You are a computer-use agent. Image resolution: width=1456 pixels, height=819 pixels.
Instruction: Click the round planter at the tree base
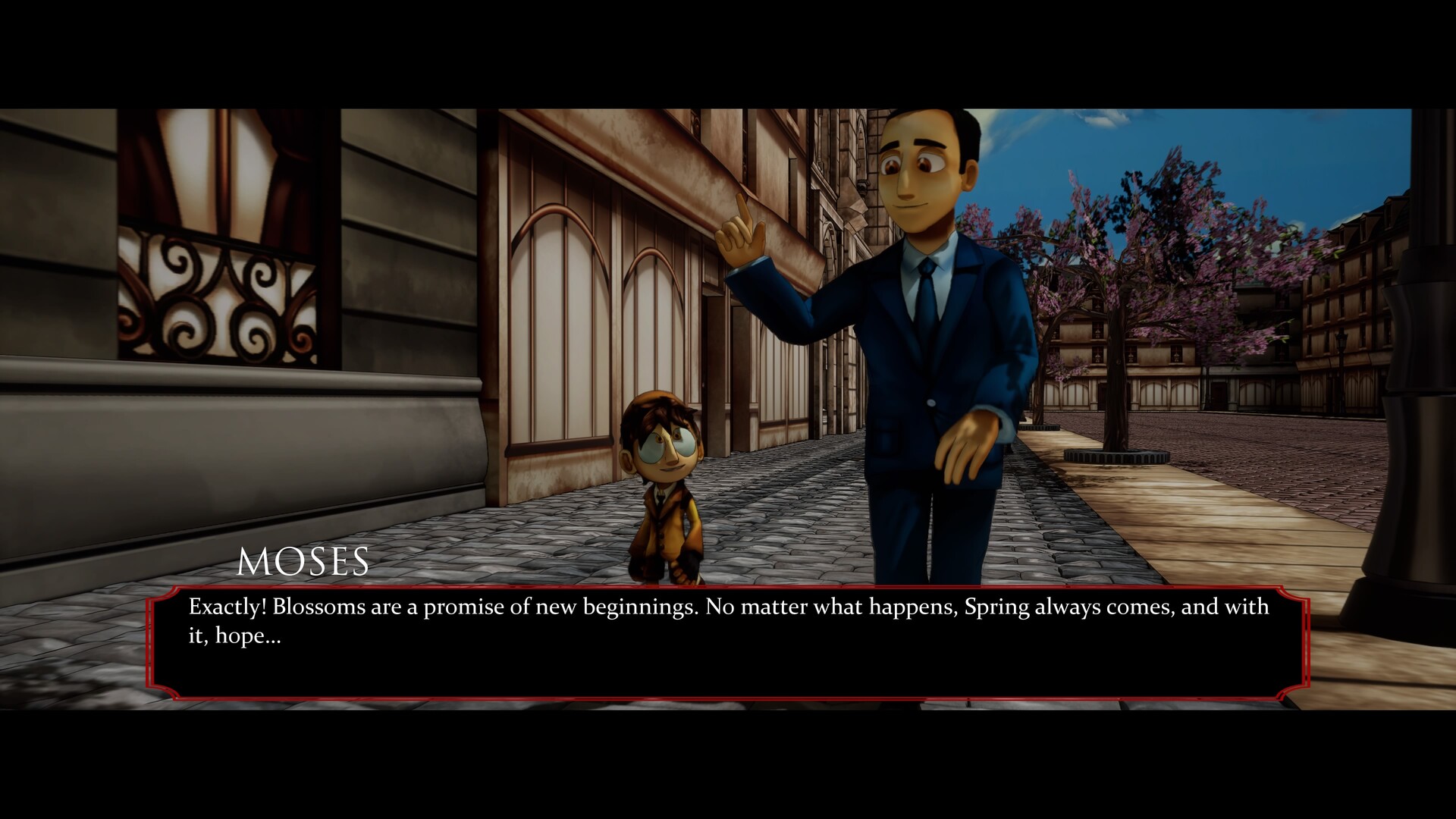(x=1115, y=455)
